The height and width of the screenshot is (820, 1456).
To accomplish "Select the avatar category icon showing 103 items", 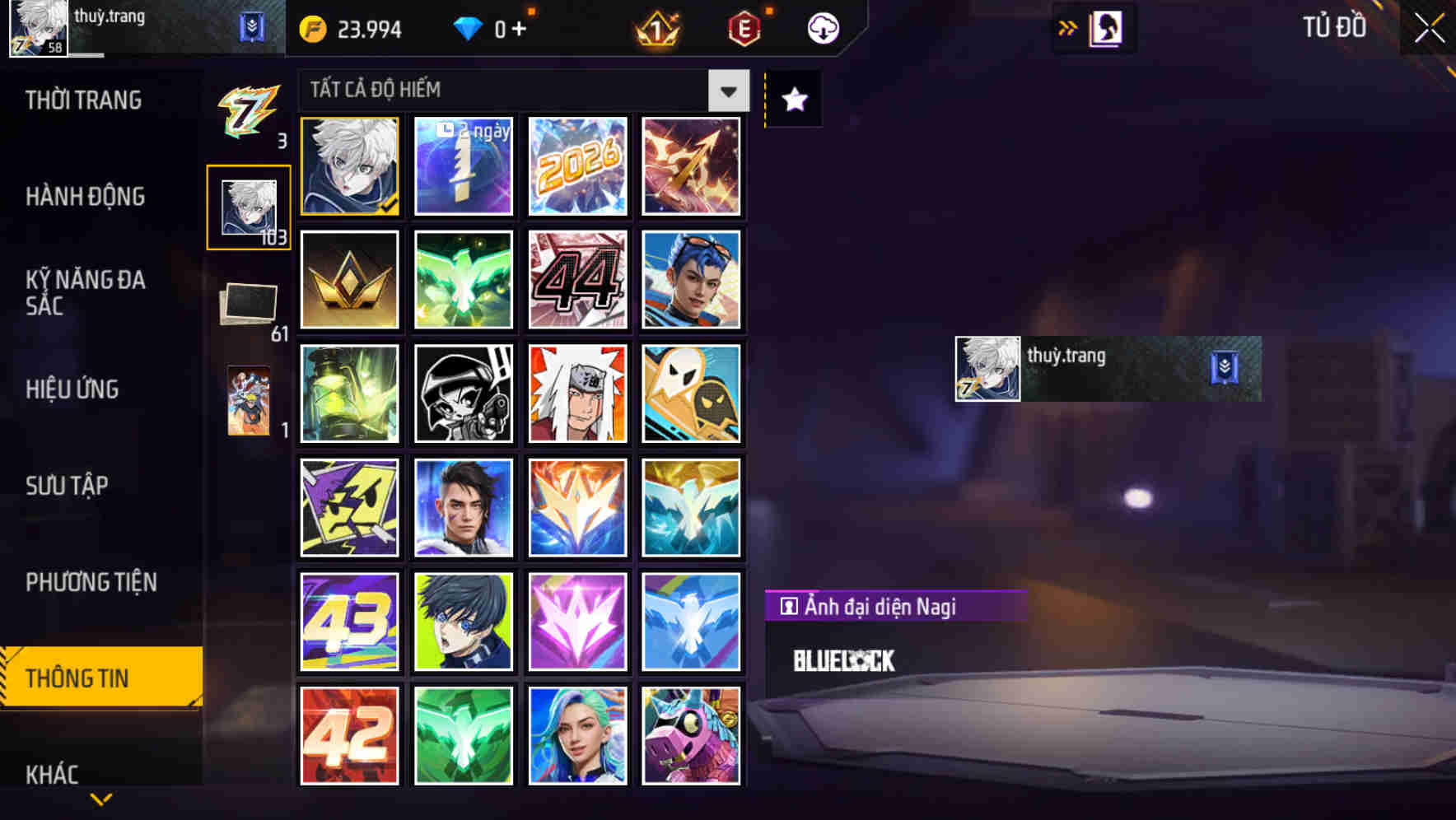I will (247, 207).
